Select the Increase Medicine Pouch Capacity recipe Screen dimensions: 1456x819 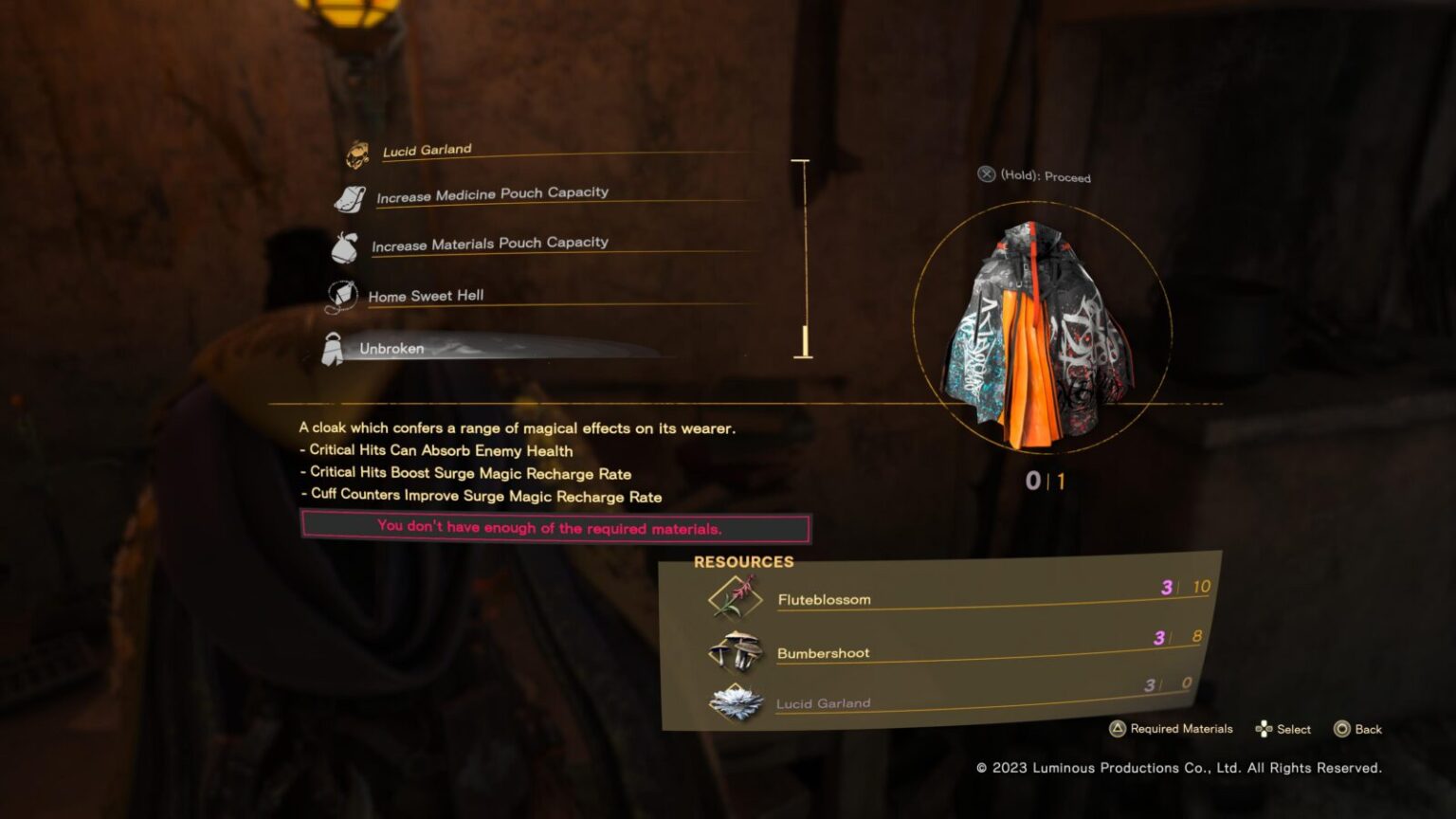coord(493,193)
